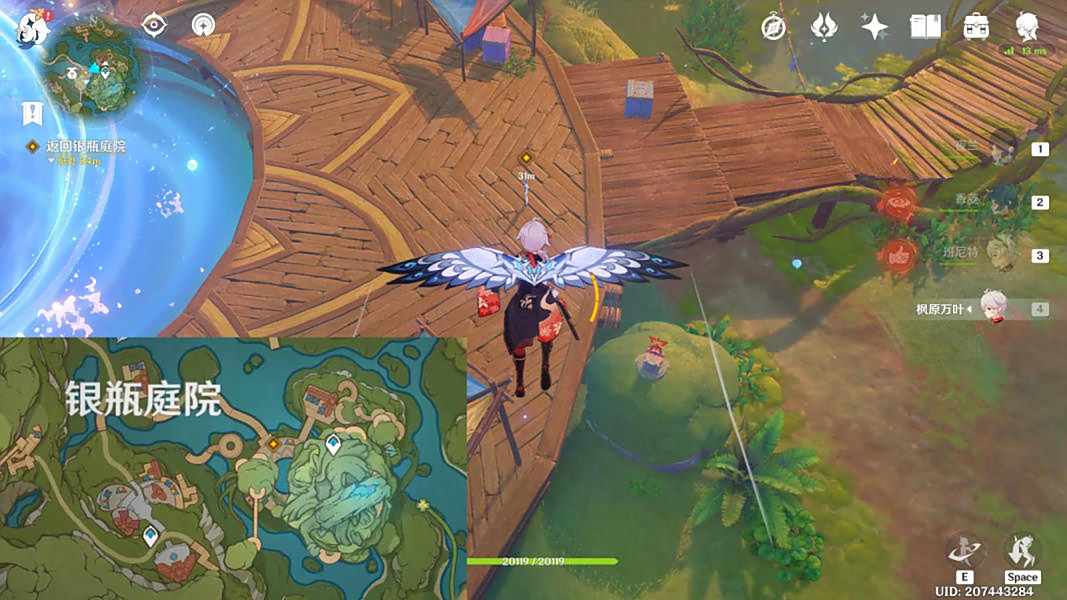Open the open-book handbook icon
Image resolution: width=1067 pixels, height=600 pixels.
pos(925,27)
